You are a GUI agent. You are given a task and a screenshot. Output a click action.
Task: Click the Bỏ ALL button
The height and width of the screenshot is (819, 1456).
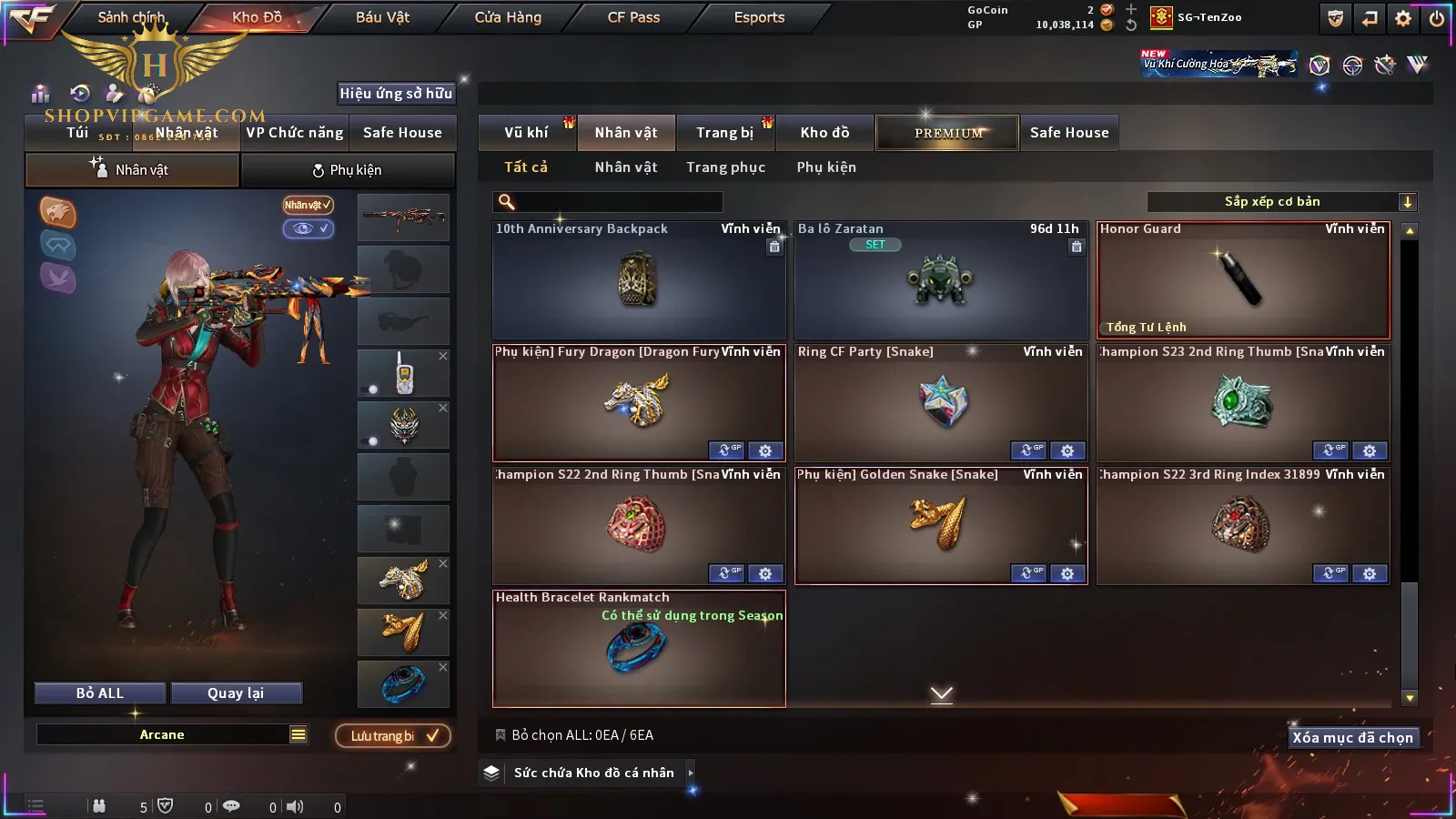click(x=100, y=693)
